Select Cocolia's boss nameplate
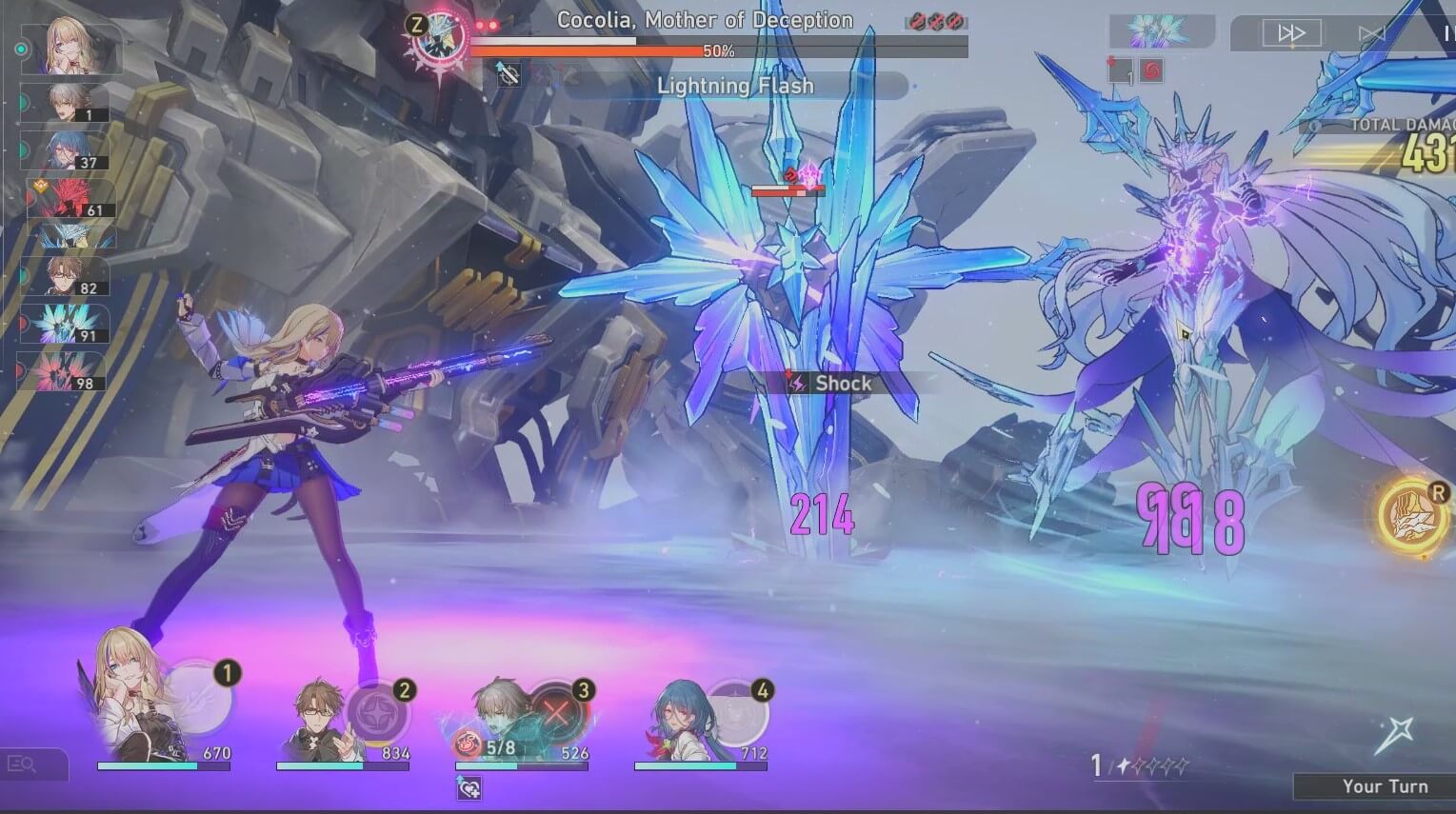Image resolution: width=1456 pixels, height=814 pixels. coord(703,20)
